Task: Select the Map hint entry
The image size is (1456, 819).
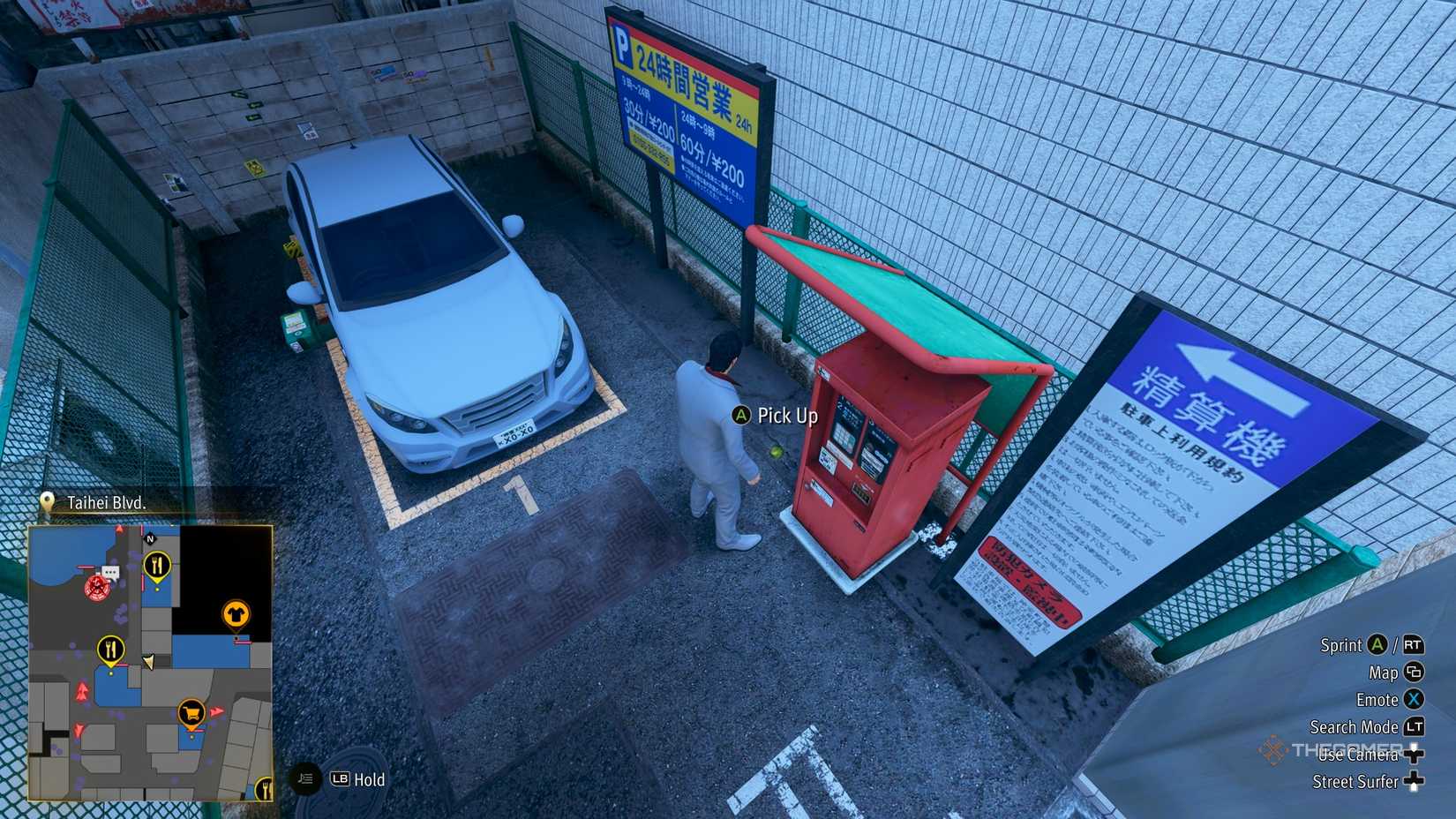Action: 1384,673
